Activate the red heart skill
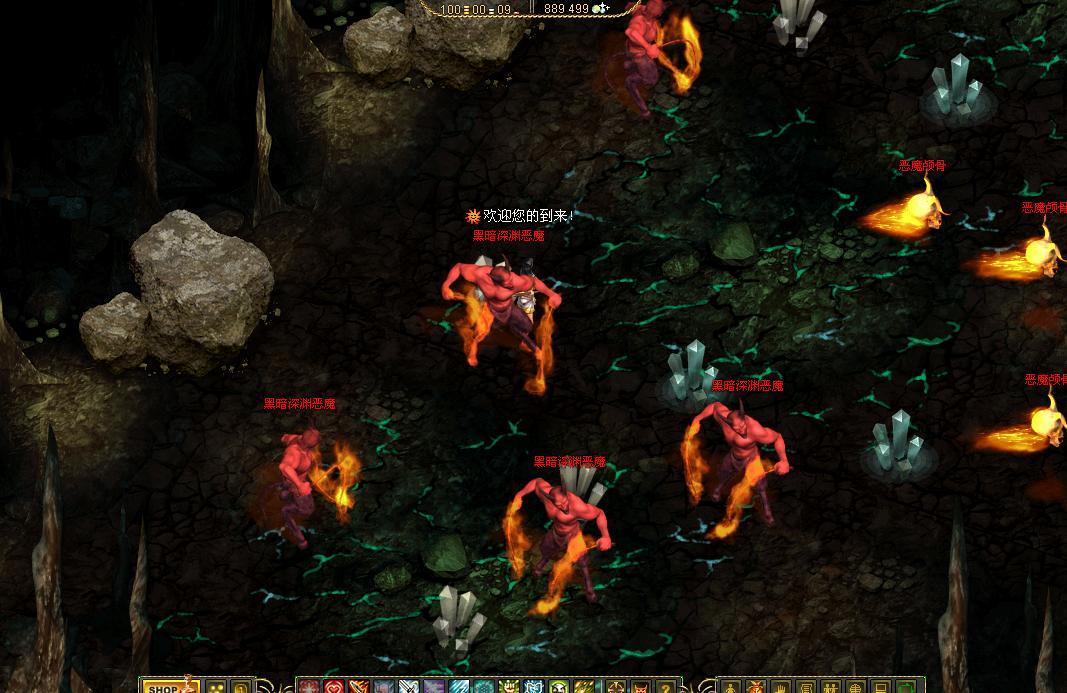The width and height of the screenshot is (1067, 693). (333, 688)
